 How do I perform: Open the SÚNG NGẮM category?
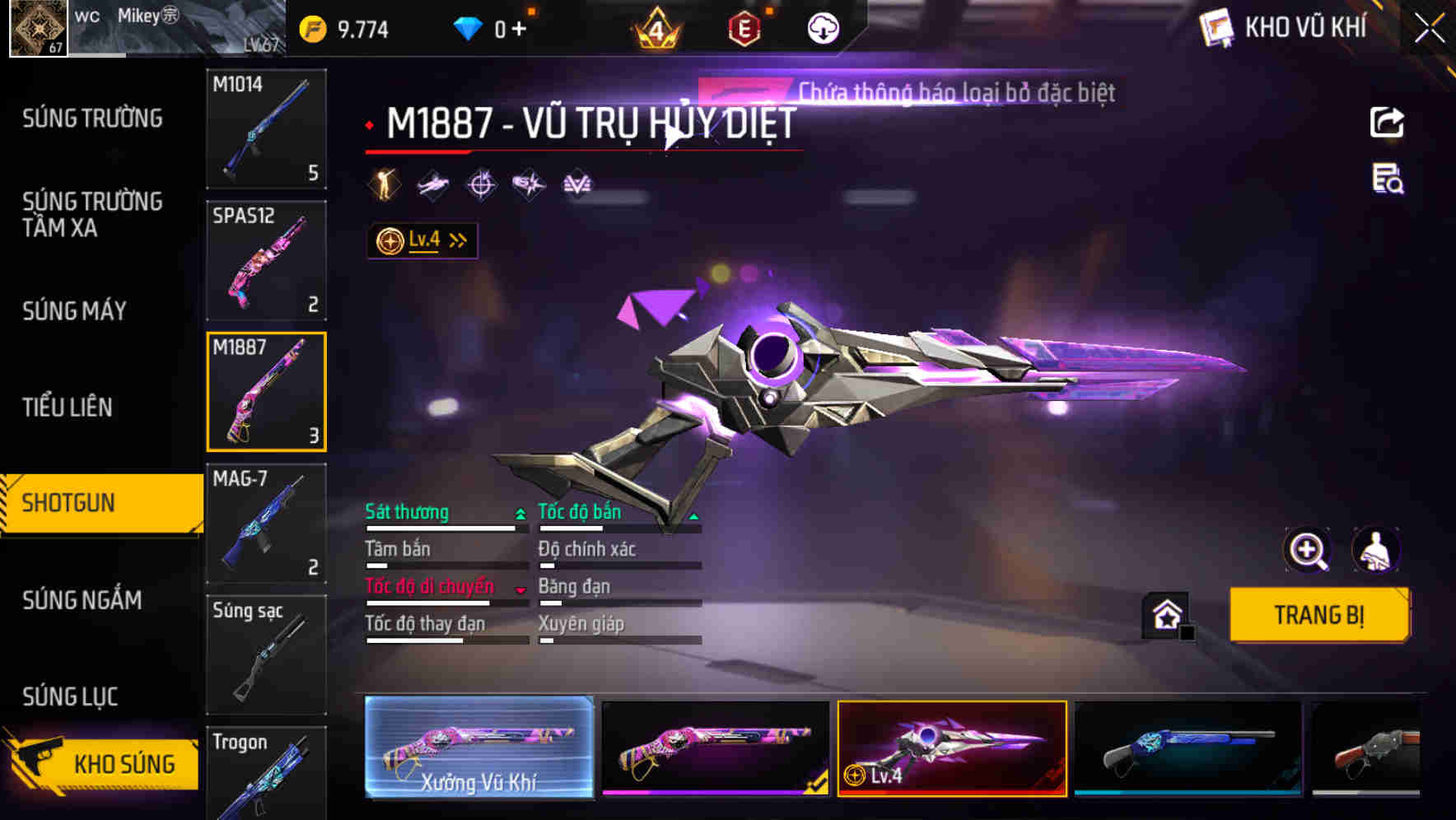click(82, 601)
